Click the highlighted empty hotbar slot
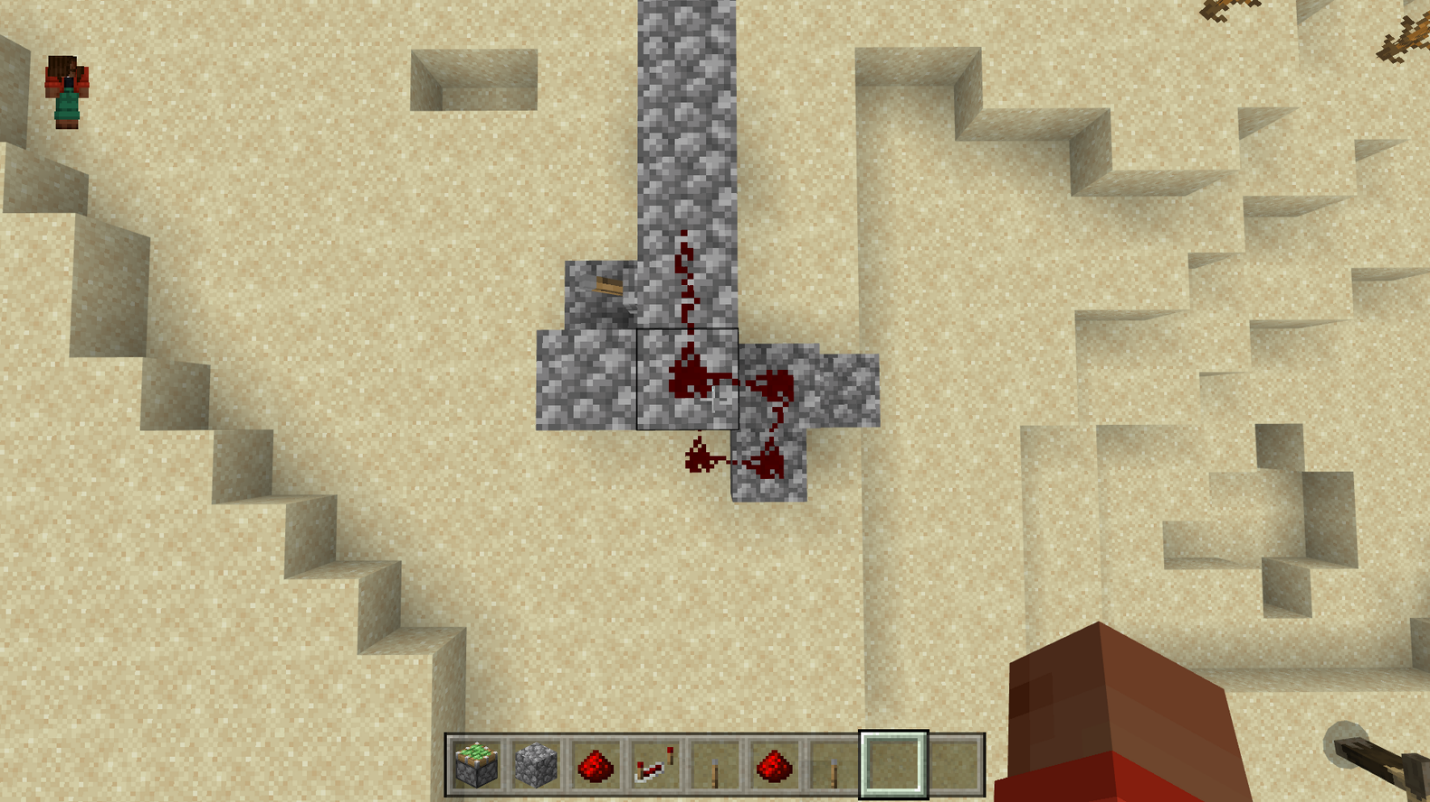 [893, 766]
